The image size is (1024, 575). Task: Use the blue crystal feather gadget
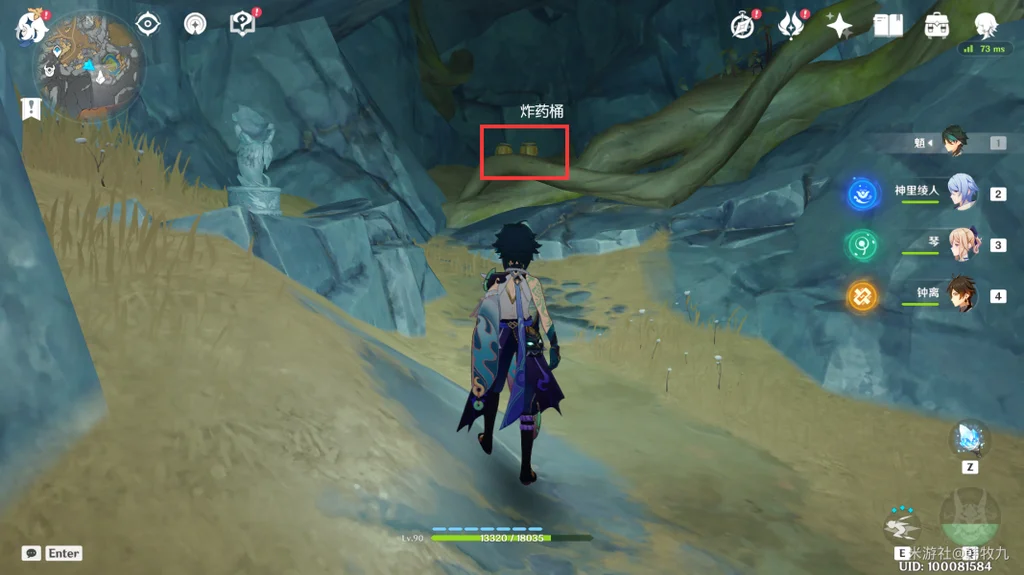point(969,439)
